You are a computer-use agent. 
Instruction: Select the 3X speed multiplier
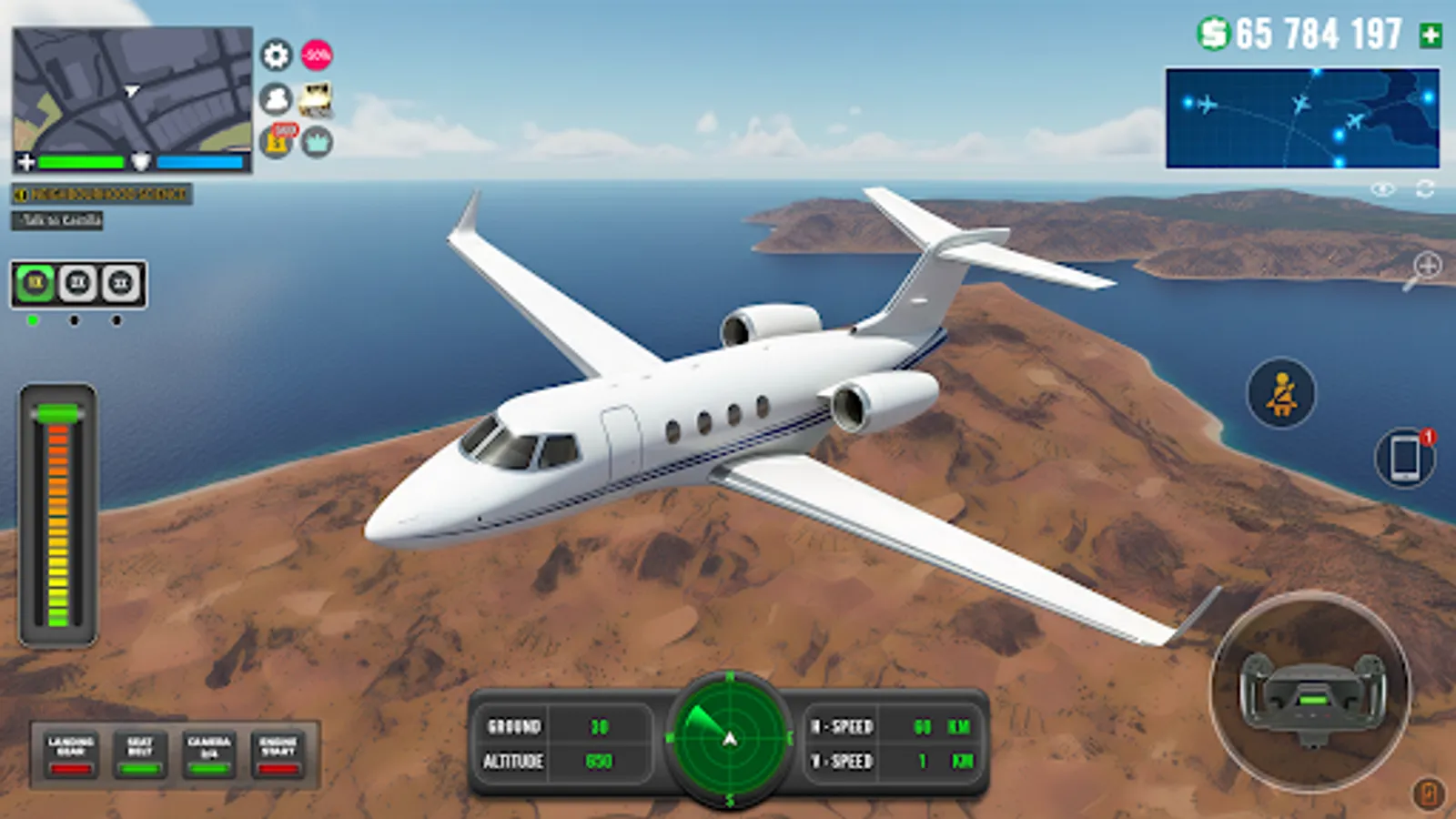pos(116,283)
